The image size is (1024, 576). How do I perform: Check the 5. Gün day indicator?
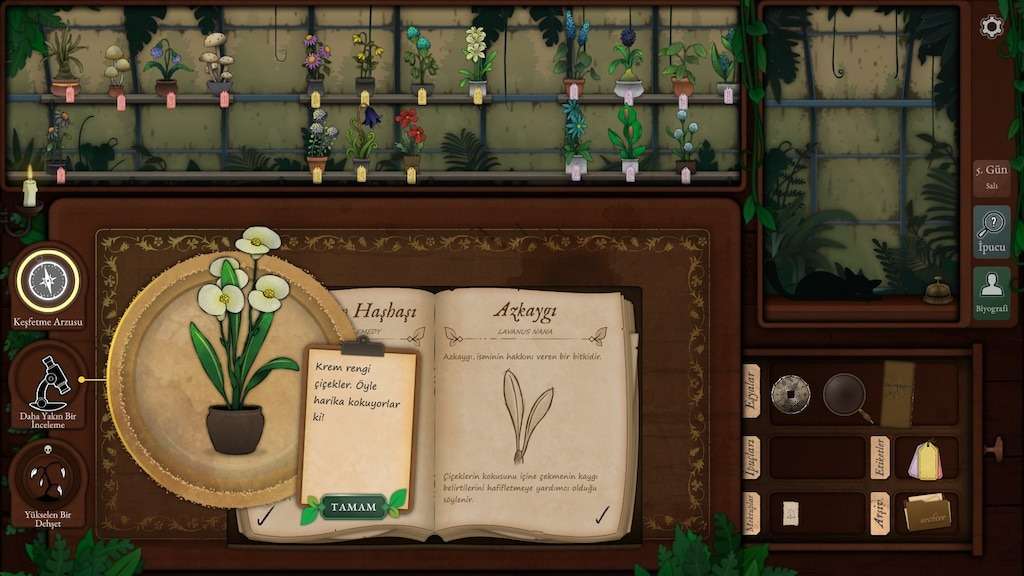pos(991,176)
